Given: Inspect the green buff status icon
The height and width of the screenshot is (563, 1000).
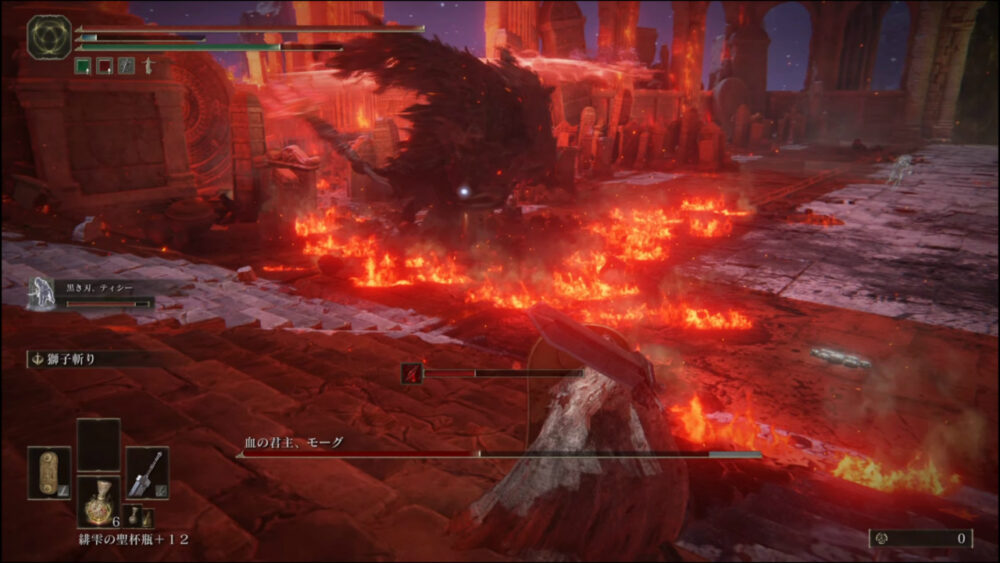Looking at the screenshot, I should pos(83,66).
